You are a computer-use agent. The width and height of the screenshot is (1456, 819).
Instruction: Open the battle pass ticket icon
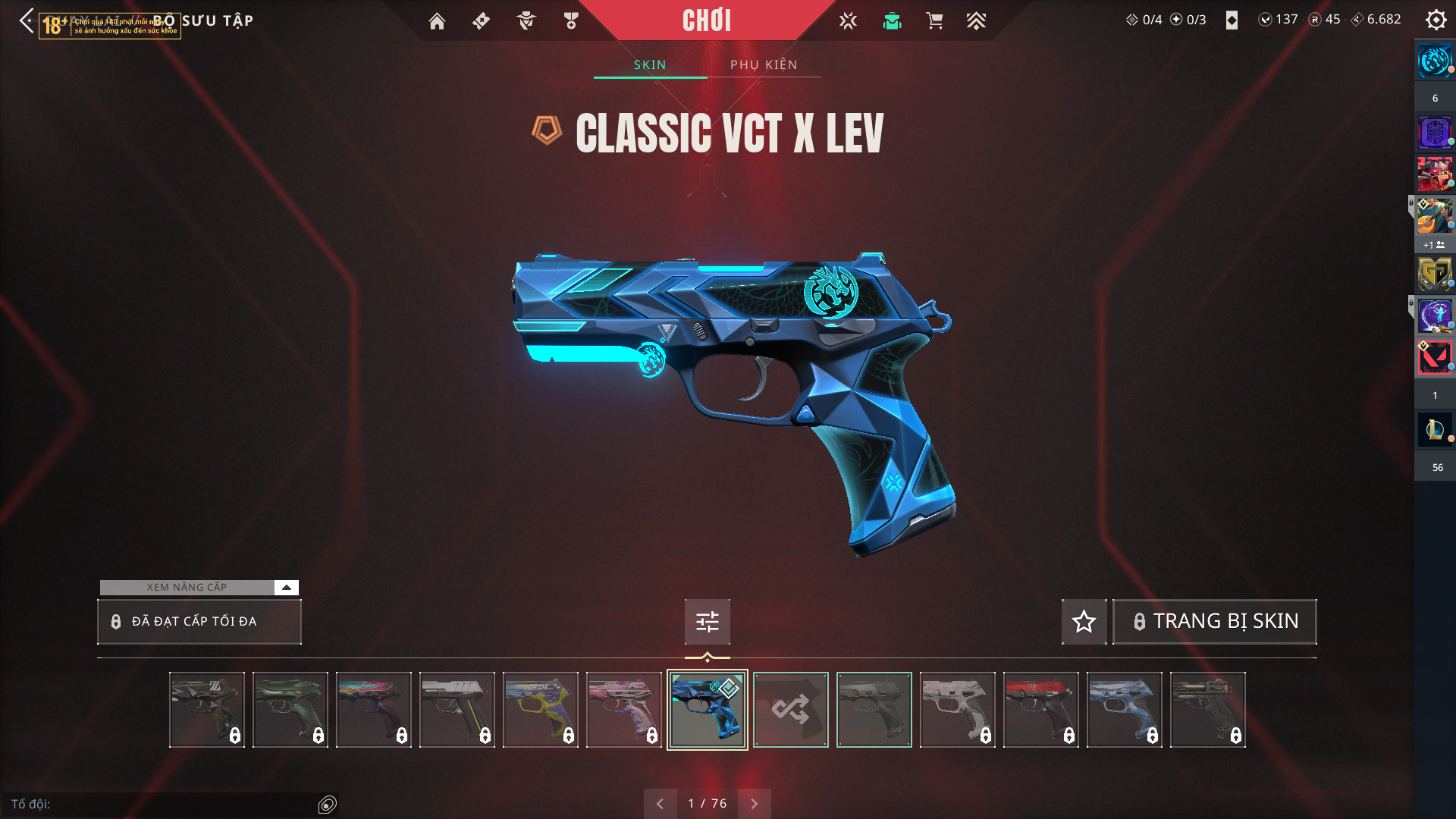point(481,21)
